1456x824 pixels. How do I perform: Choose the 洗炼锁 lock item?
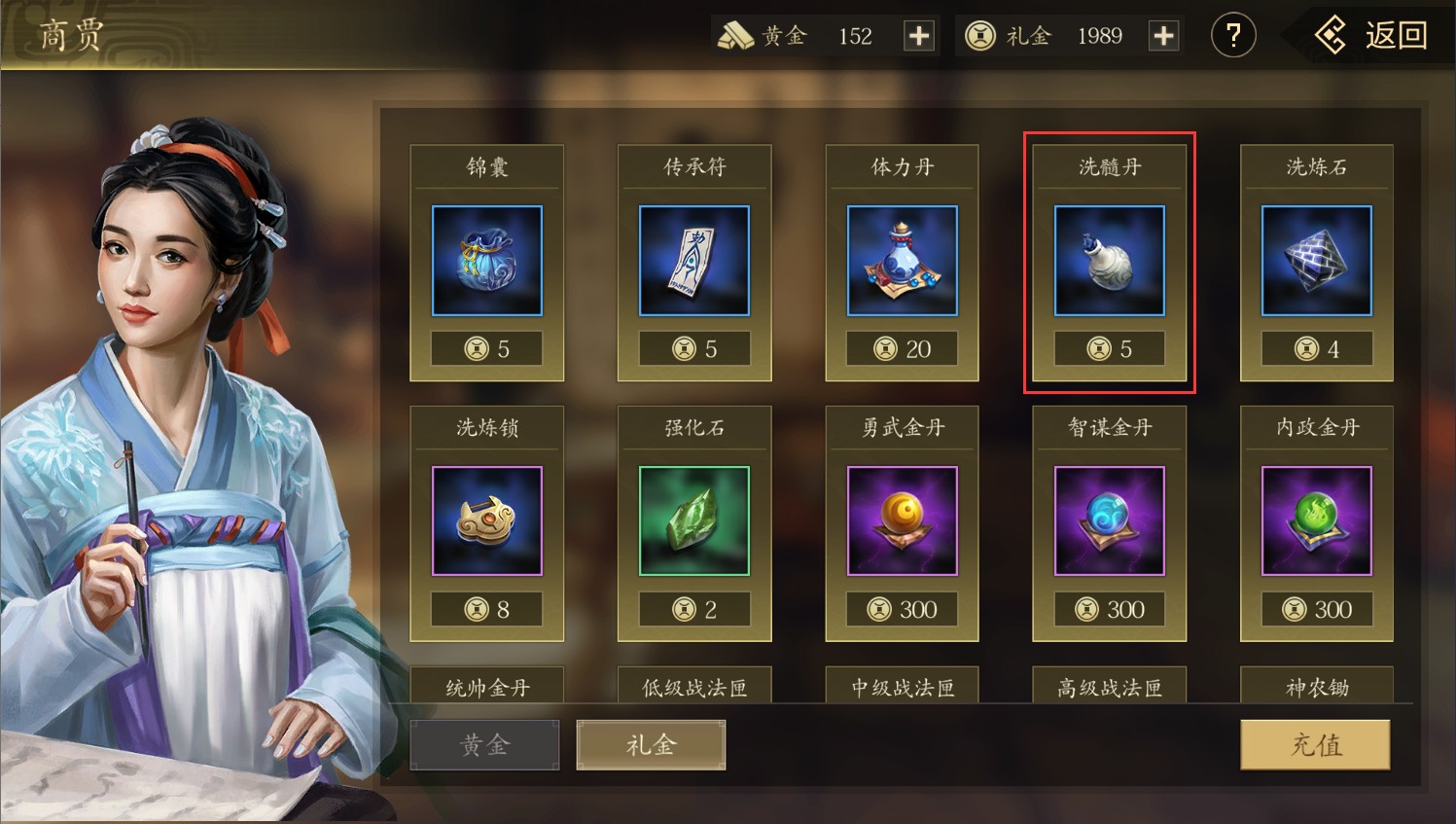click(486, 521)
